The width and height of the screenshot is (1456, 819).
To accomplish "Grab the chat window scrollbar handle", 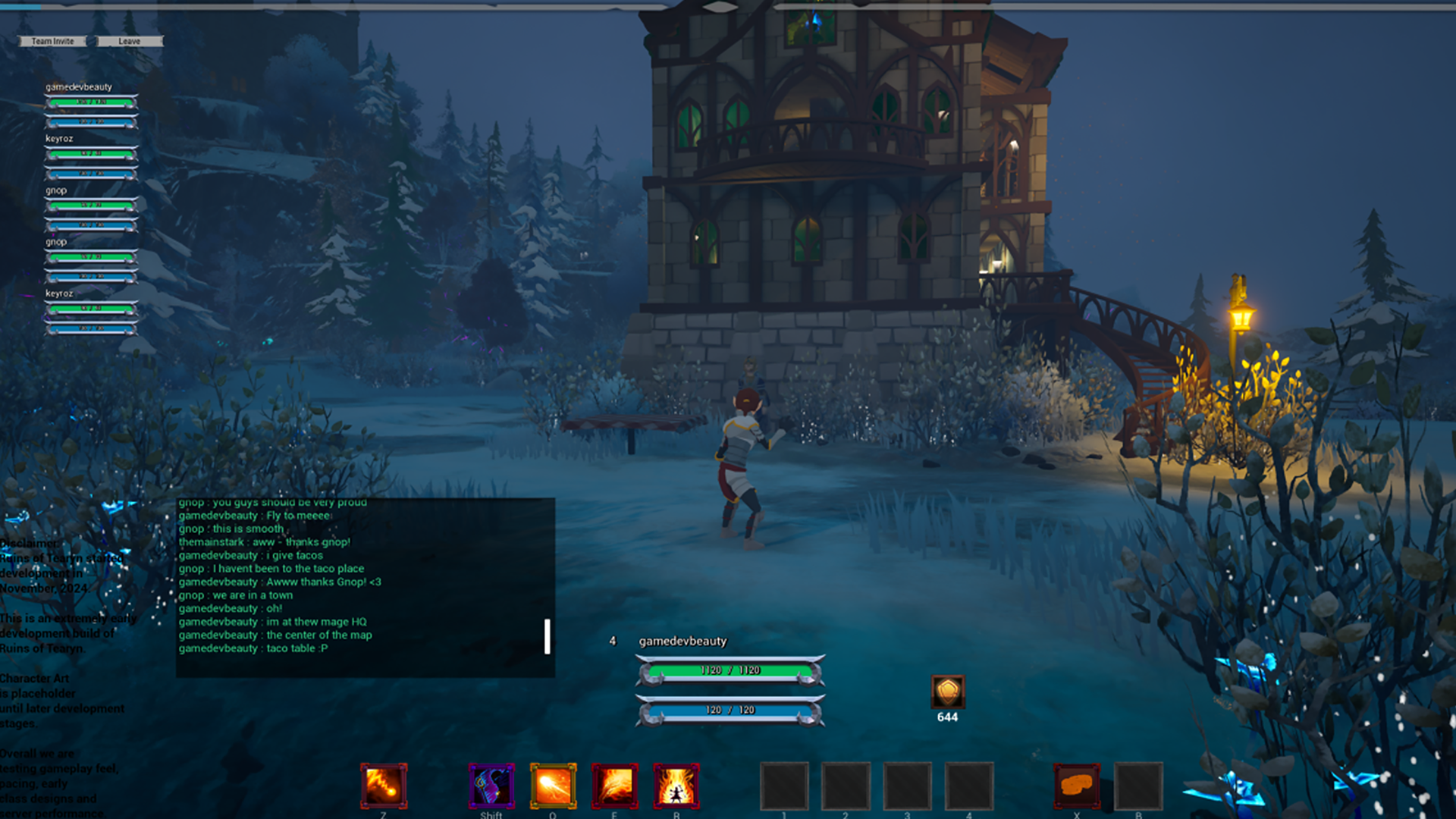I will tap(547, 636).
